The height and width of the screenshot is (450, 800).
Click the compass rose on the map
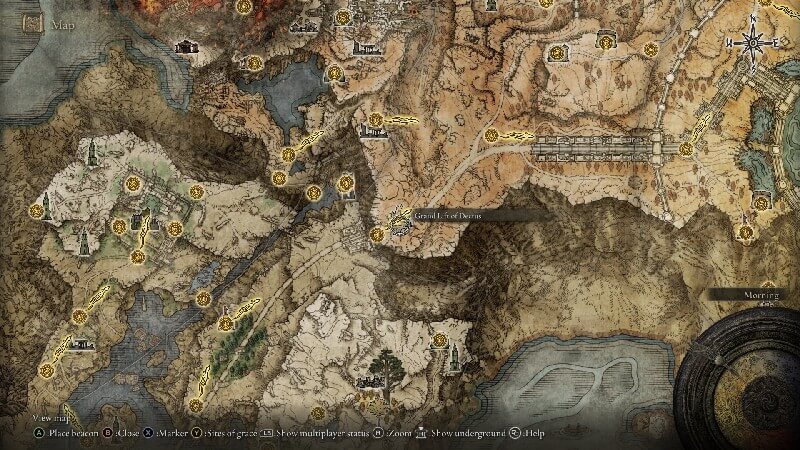(x=751, y=41)
